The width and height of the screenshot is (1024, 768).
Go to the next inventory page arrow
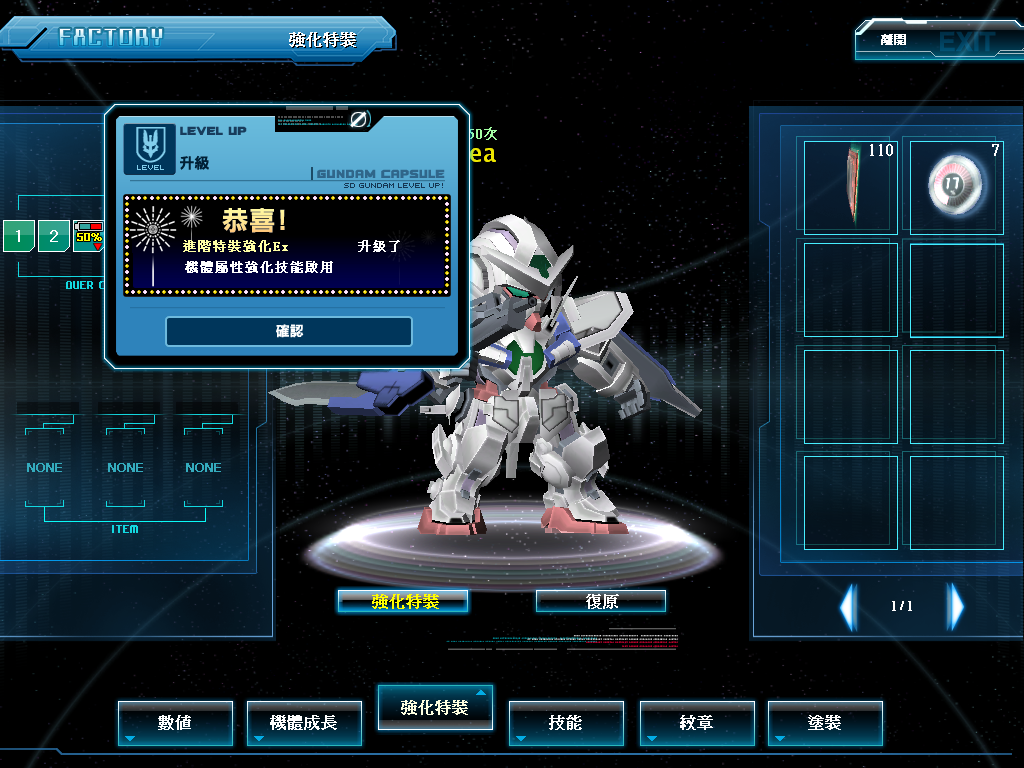(956, 606)
